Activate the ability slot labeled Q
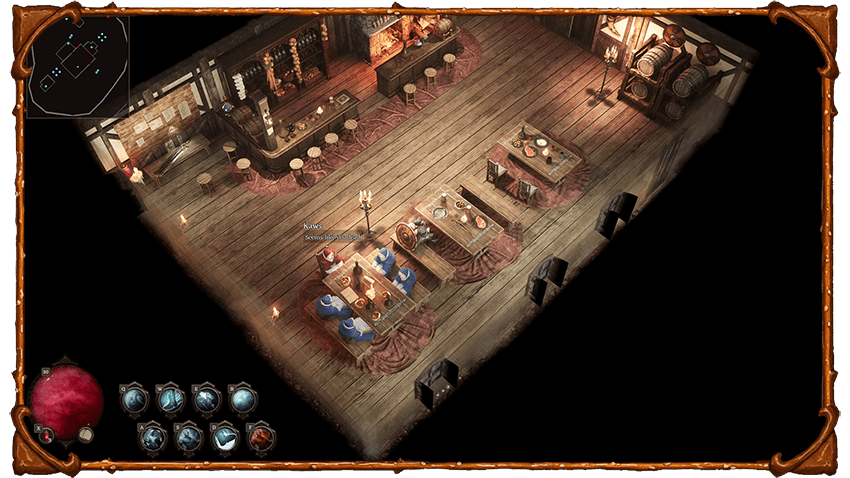This screenshot has height=478, width=850. click(134, 400)
